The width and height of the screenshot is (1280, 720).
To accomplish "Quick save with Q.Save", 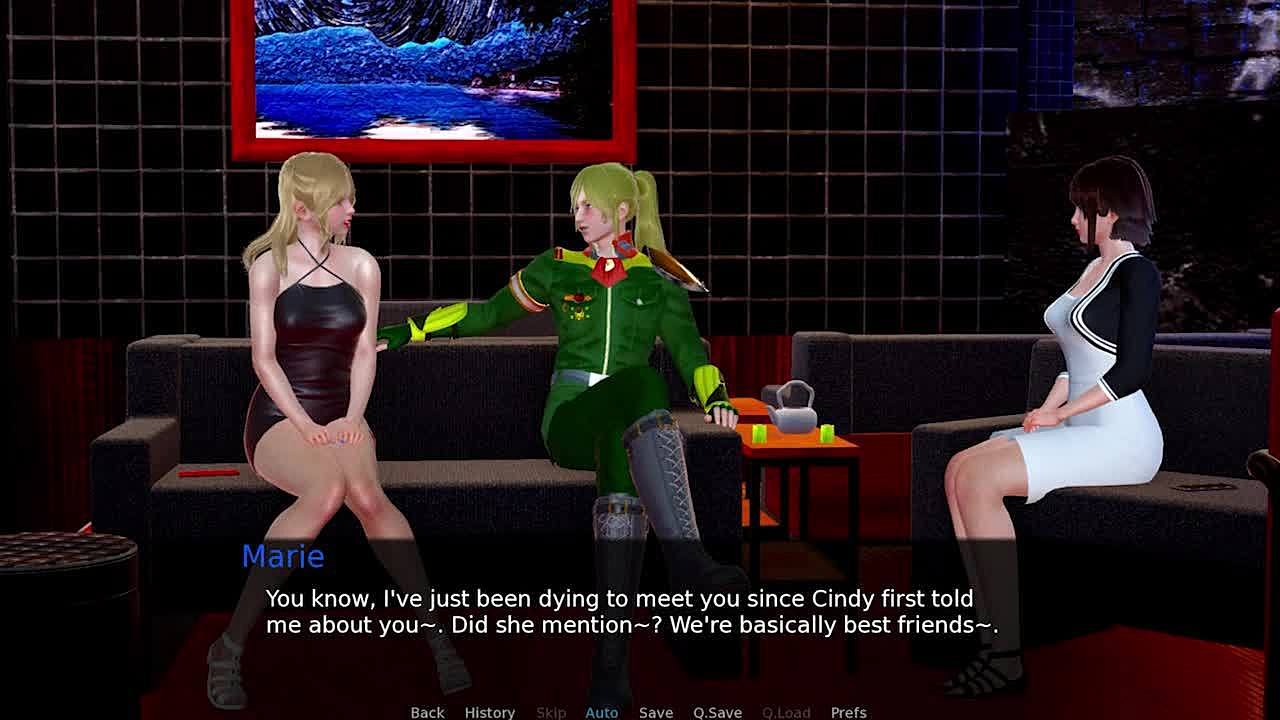I will point(717,712).
